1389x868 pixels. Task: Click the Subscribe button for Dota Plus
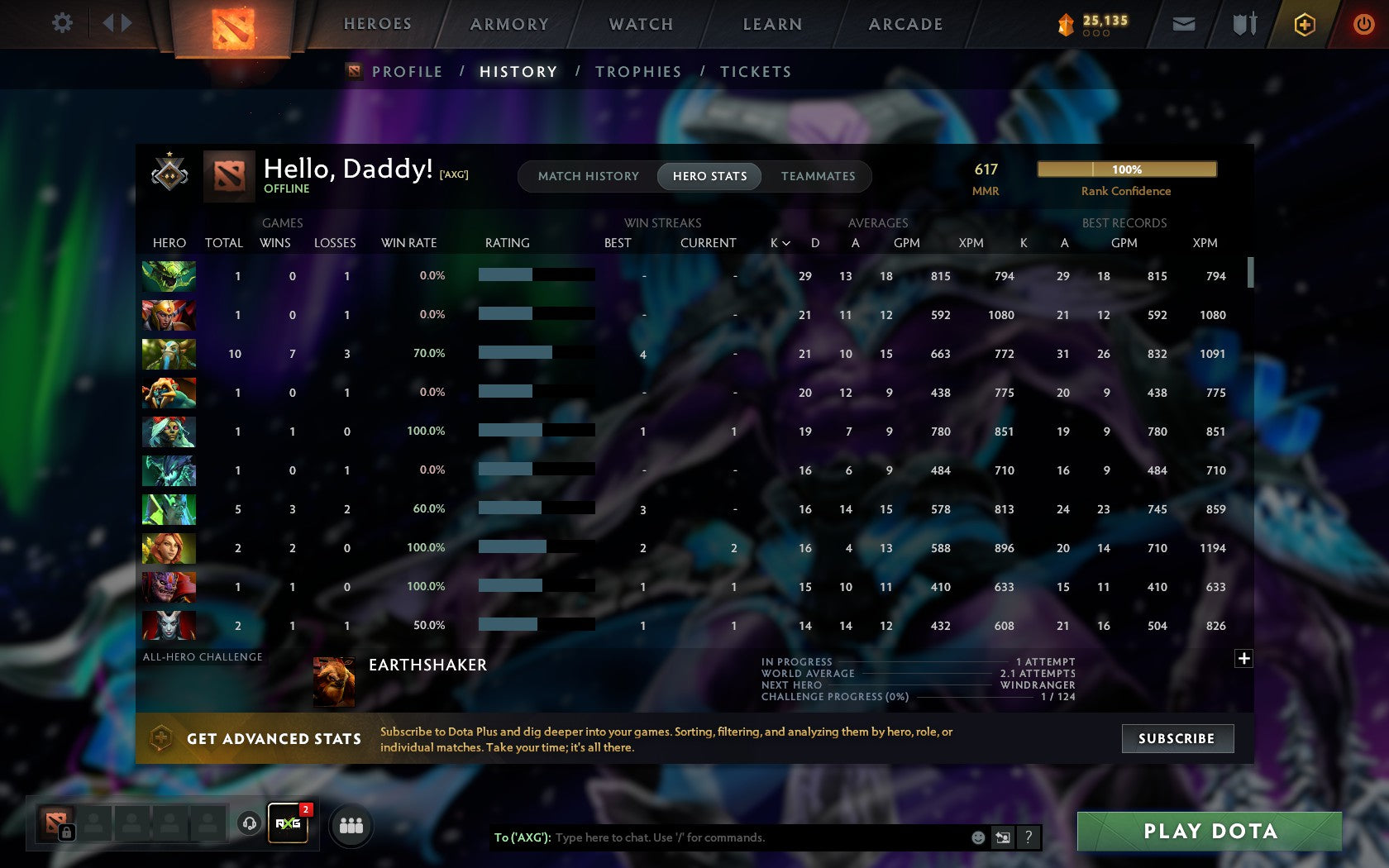1177,738
